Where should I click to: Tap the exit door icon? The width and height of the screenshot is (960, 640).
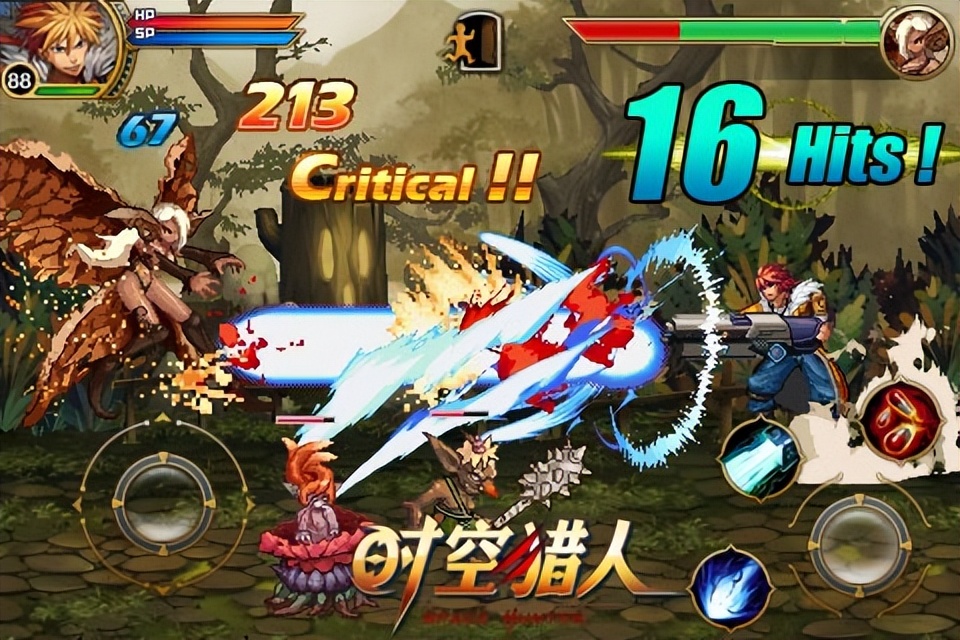(475, 41)
